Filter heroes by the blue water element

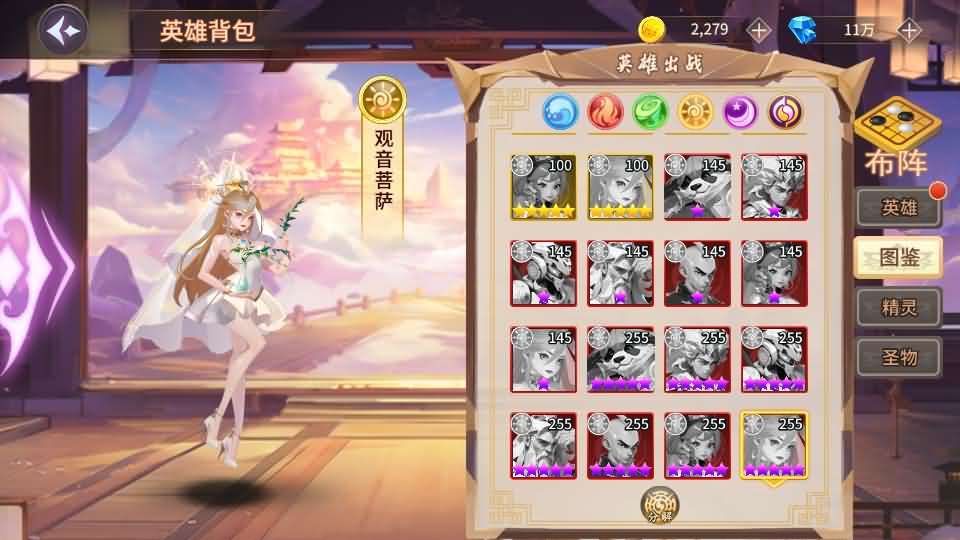[560, 111]
